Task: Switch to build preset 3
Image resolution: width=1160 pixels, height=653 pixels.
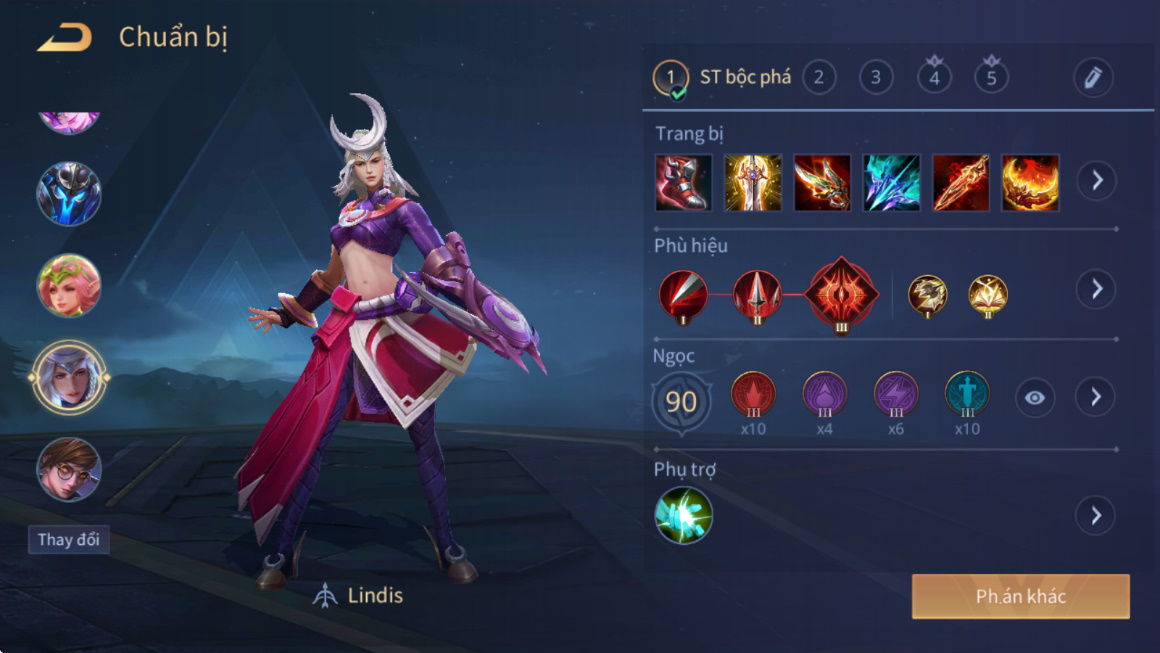Action: tap(876, 77)
